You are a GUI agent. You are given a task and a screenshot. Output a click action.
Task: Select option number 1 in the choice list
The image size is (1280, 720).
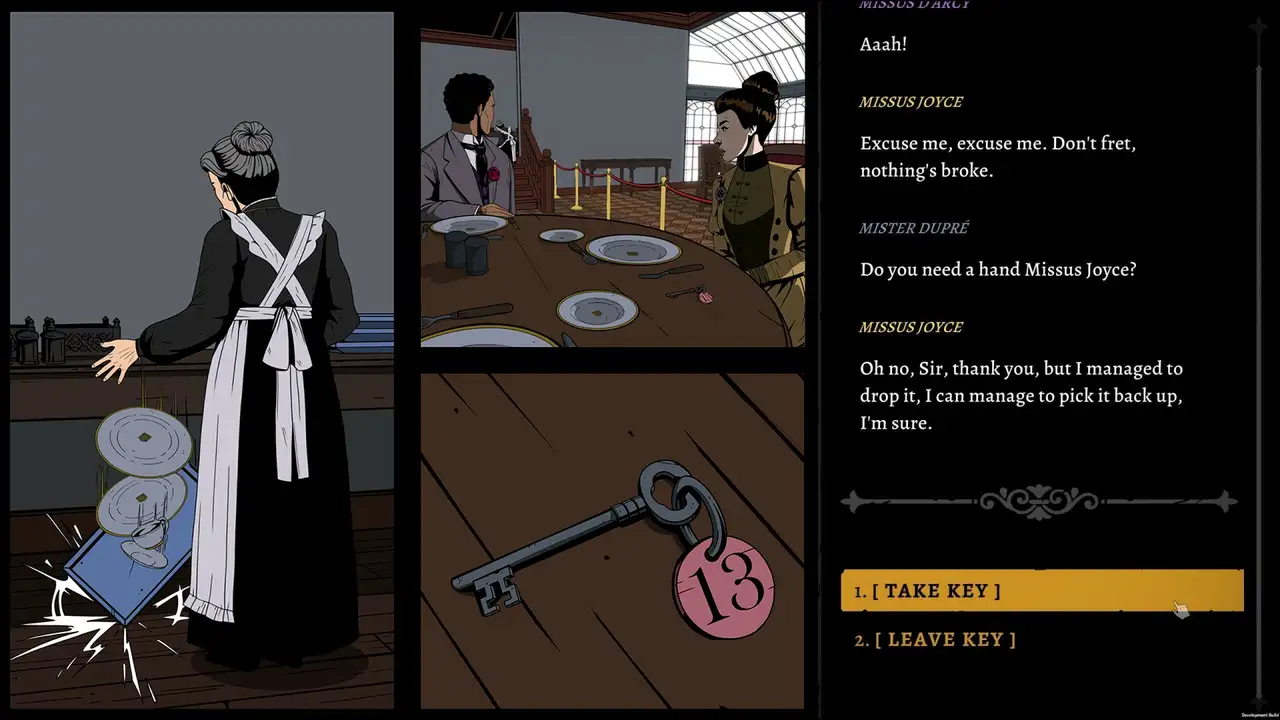[861, 591]
